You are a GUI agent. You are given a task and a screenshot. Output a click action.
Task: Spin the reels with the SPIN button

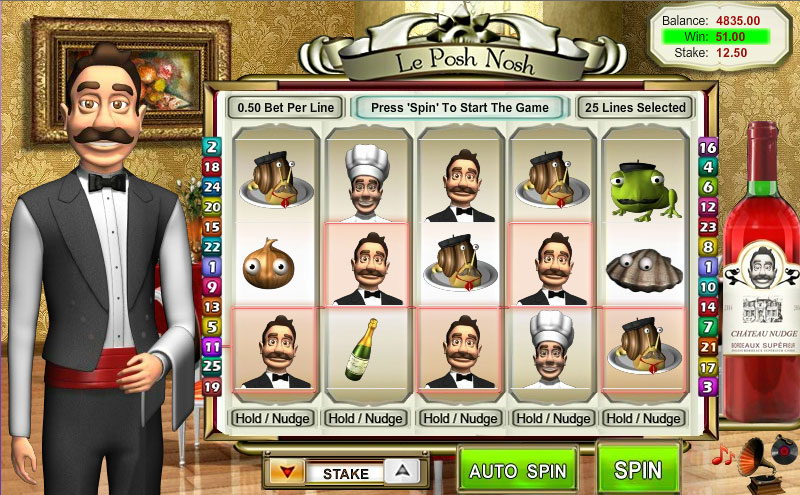click(638, 468)
